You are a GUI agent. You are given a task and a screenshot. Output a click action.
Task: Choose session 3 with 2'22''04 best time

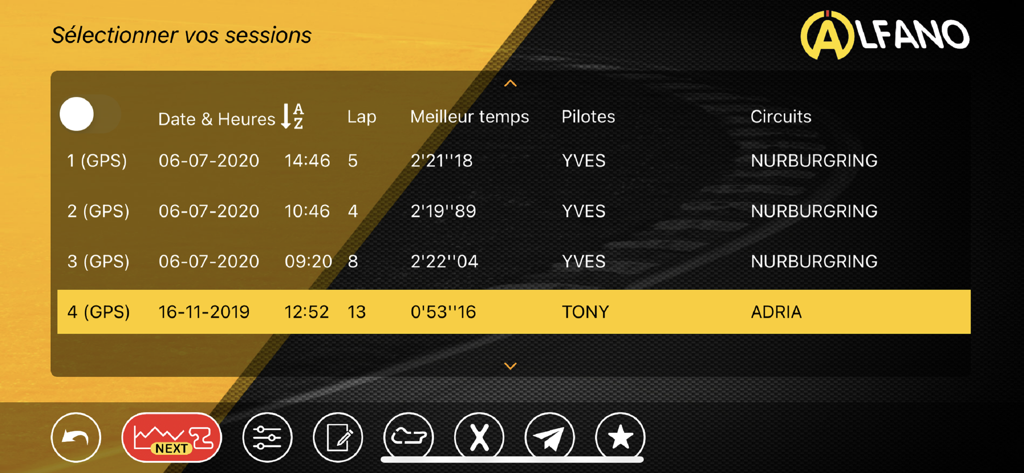pos(510,261)
